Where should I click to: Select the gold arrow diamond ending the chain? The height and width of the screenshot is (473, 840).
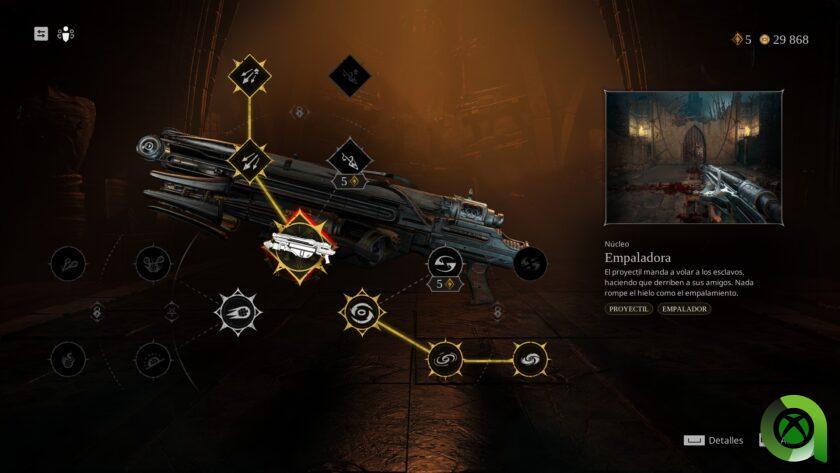pyautogui.click(x=249, y=75)
